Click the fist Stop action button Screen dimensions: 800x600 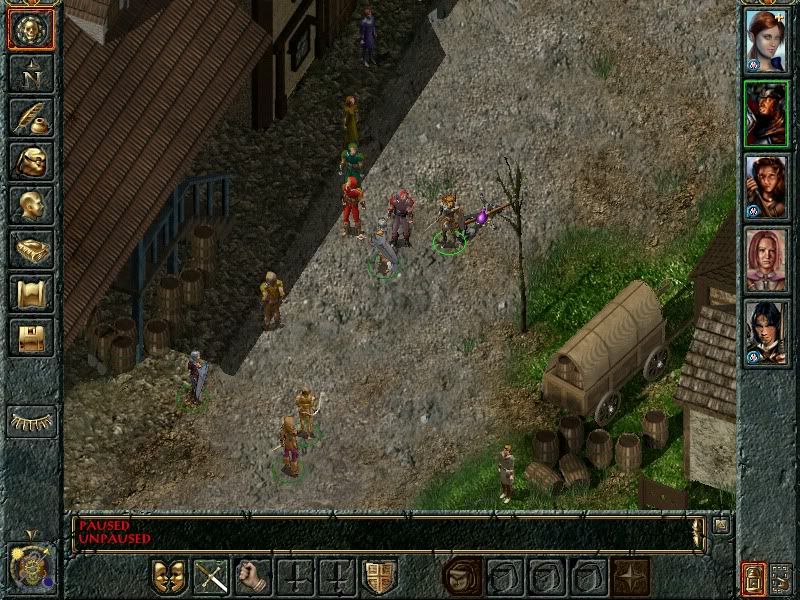click(x=253, y=577)
